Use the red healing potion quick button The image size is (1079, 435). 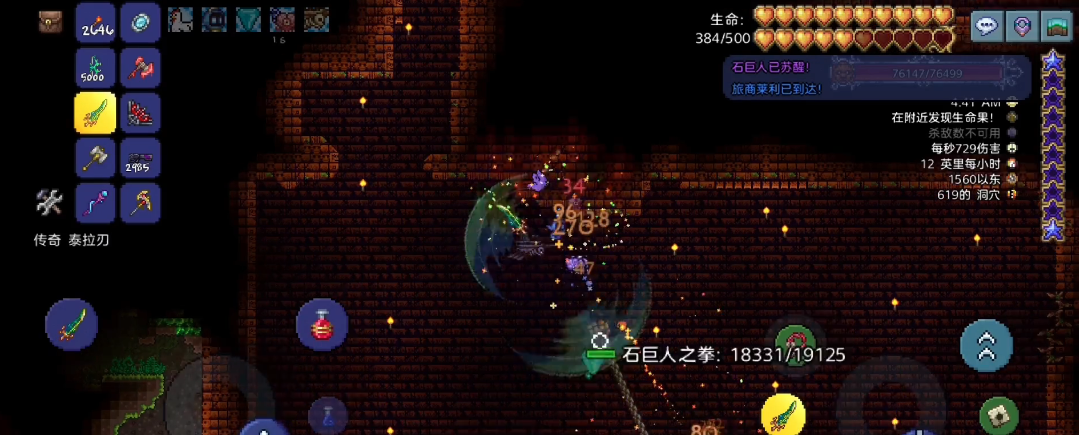tap(322, 324)
